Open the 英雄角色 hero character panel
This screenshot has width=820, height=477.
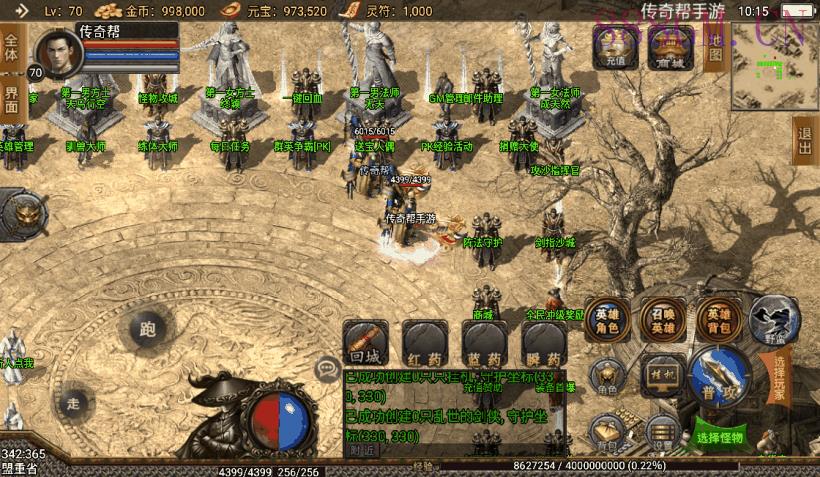[608, 319]
